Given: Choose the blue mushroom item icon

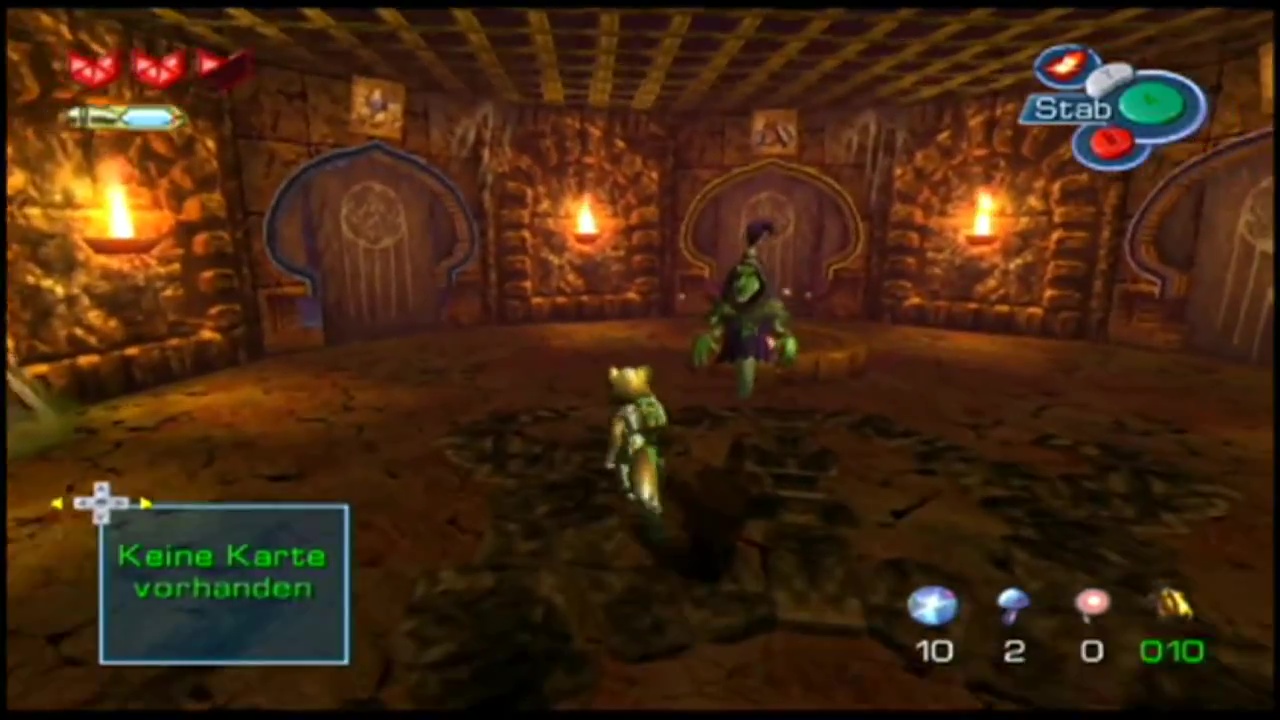Looking at the screenshot, I should [1013, 603].
